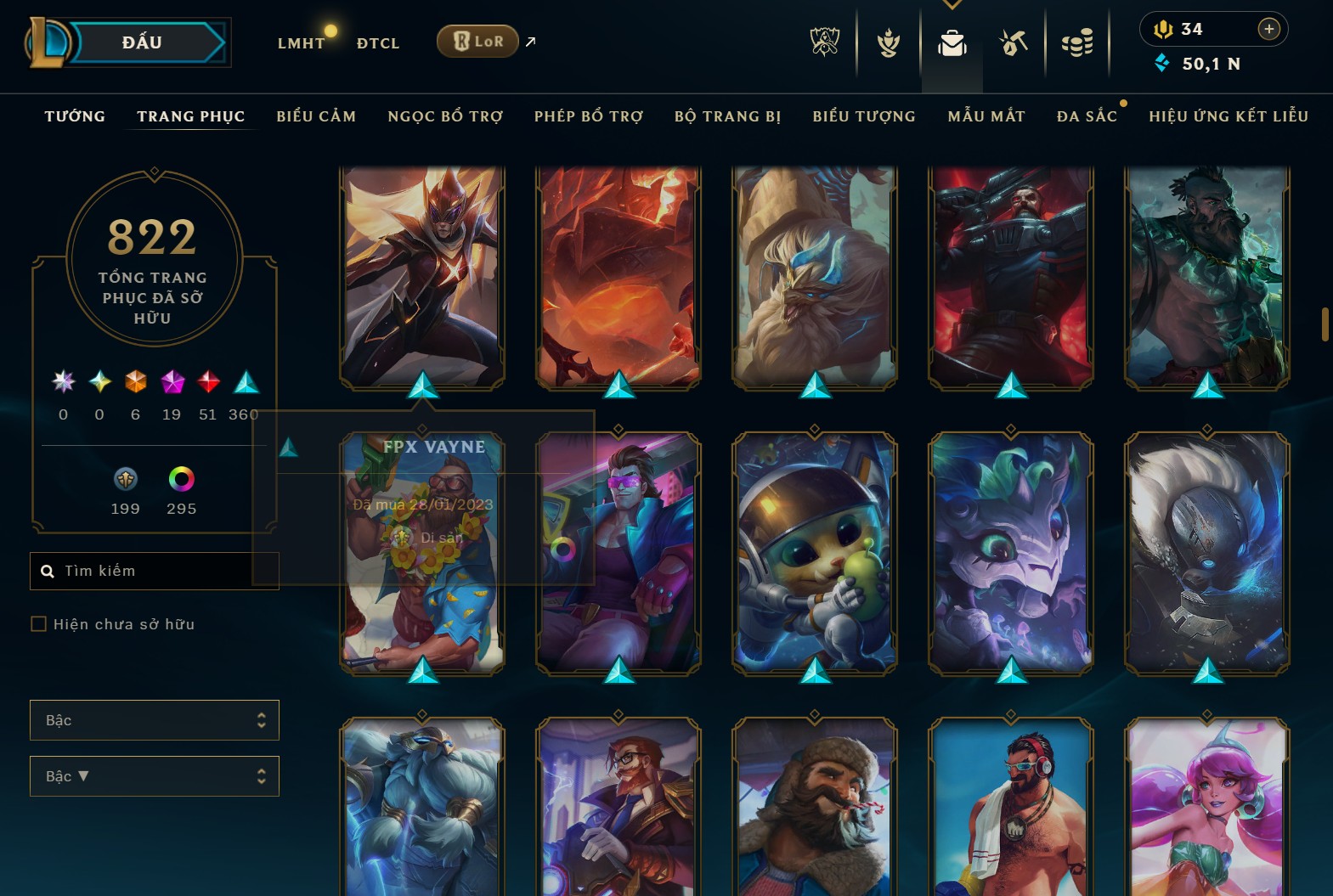Select the purple epic gem rarity icon

172,382
